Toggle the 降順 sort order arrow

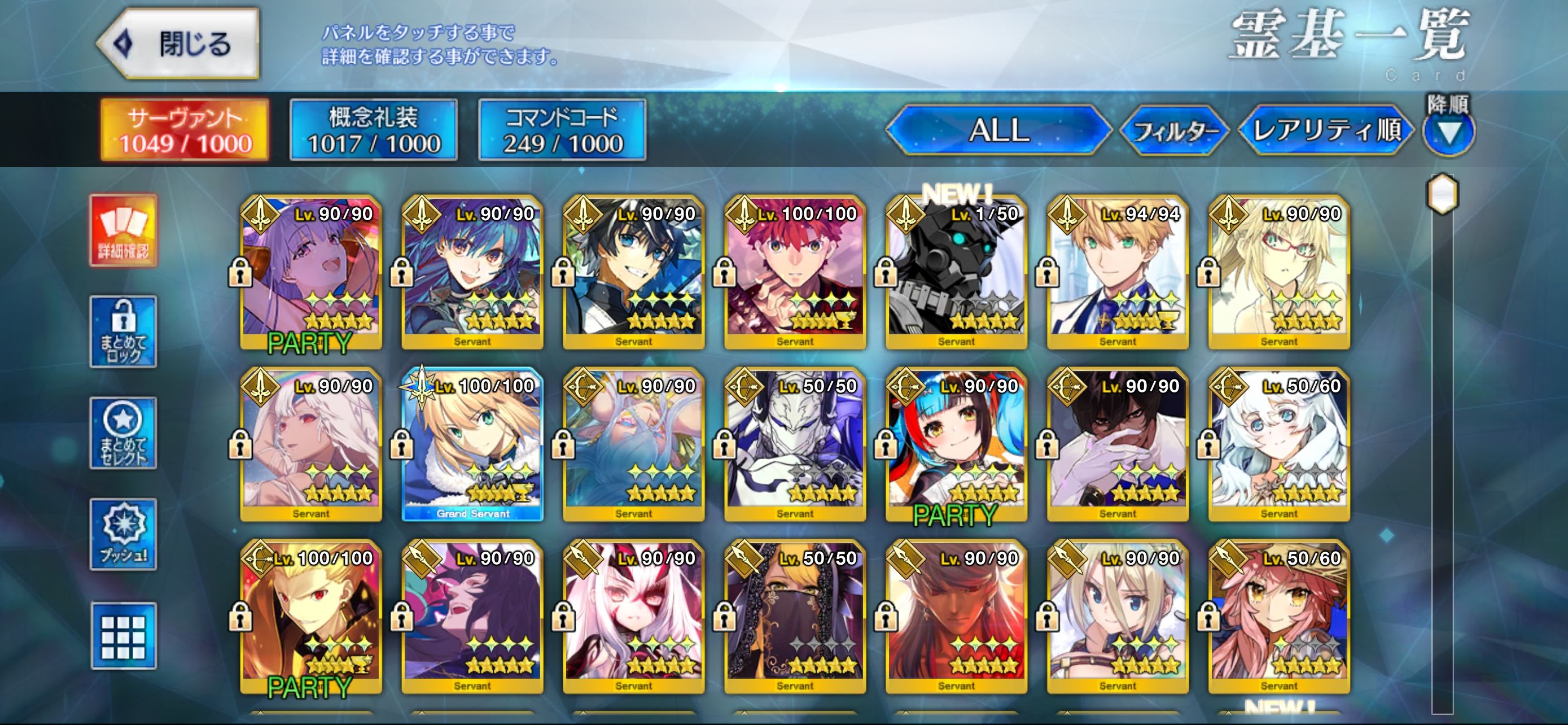click(x=1448, y=132)
